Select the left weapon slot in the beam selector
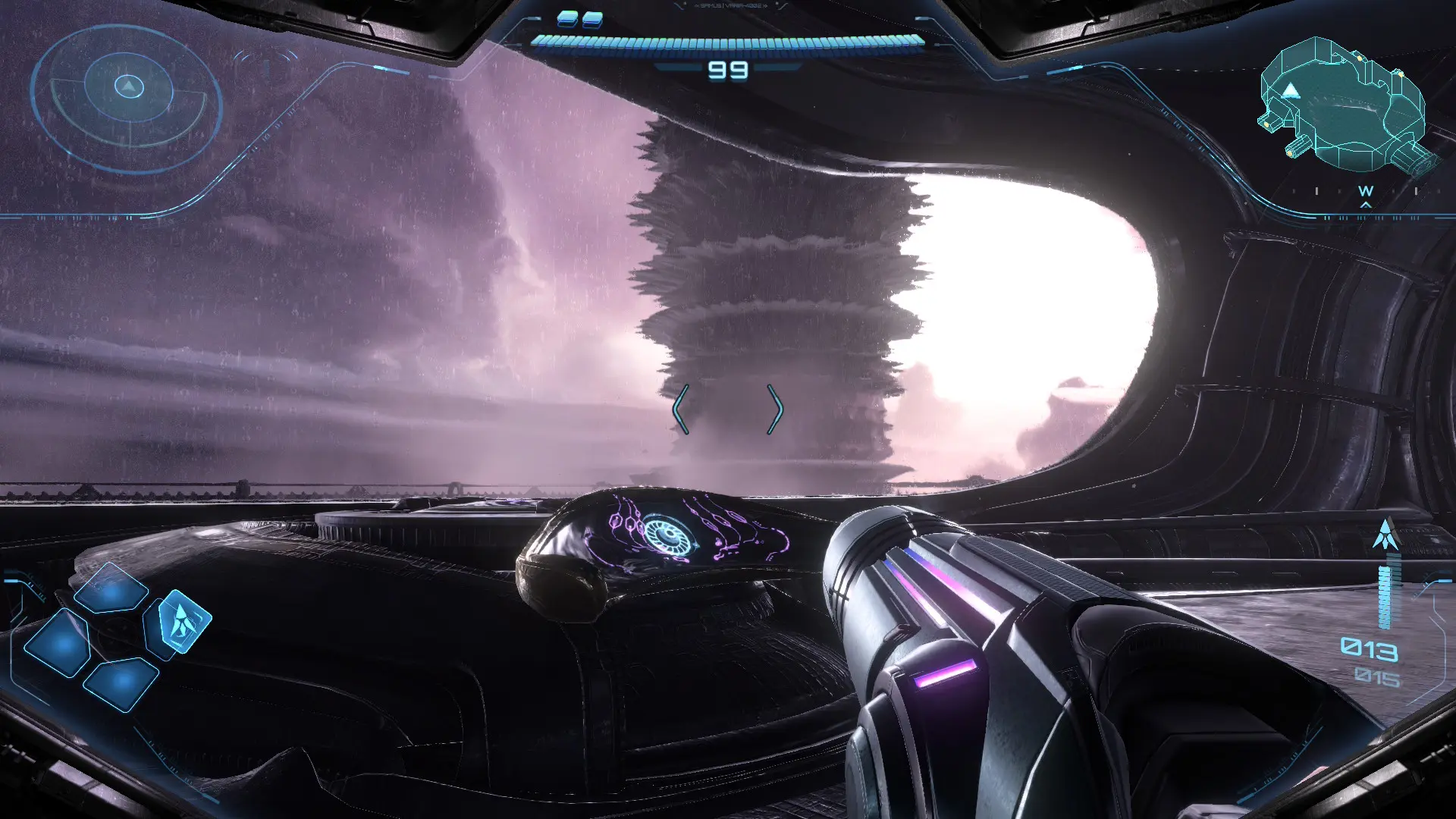This screenshot has width=1456, height=819. point(58,645)
